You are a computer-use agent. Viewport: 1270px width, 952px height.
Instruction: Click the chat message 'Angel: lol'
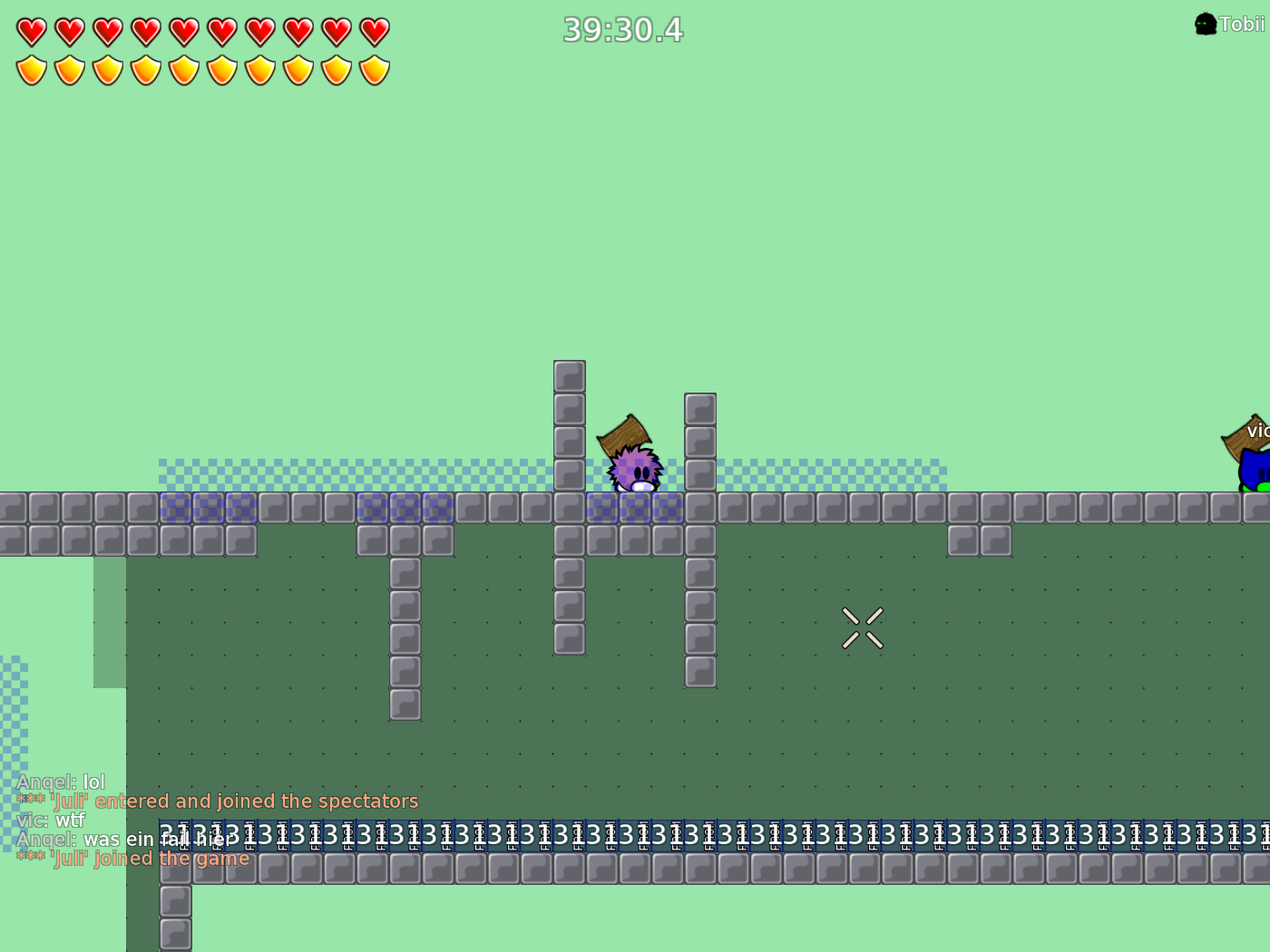60,782
